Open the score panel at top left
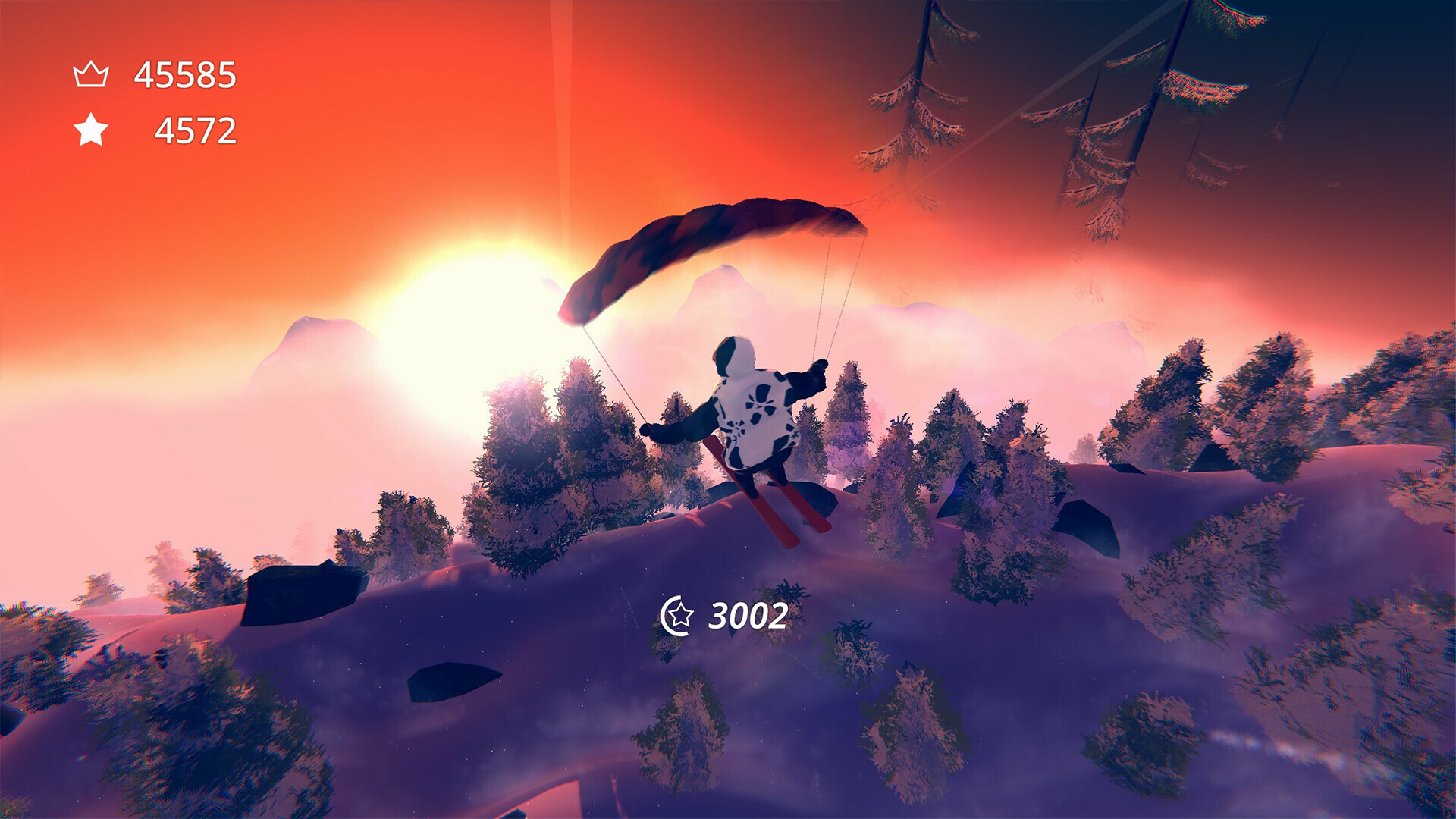The width and height of the screenshot is (1456, 819). click(152, 102)
